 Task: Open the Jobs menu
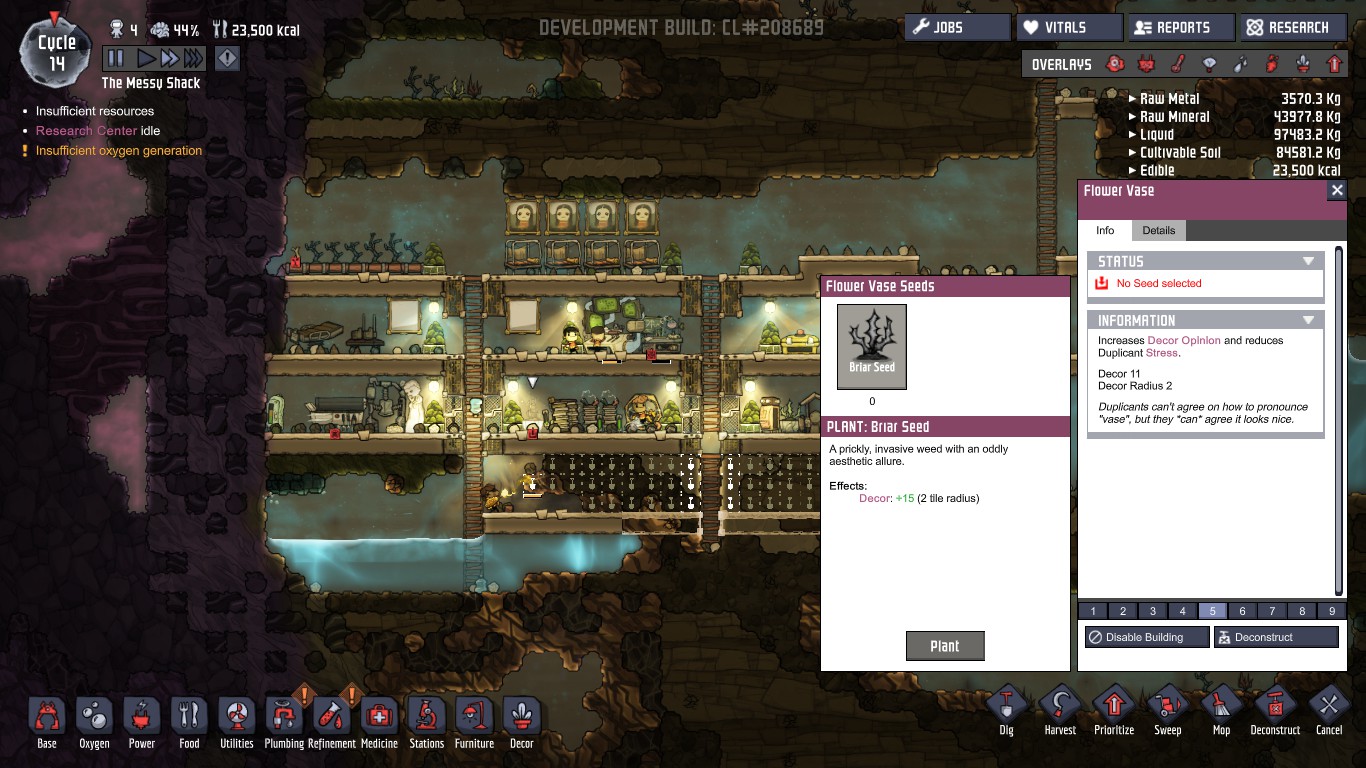tap(957, 28)
